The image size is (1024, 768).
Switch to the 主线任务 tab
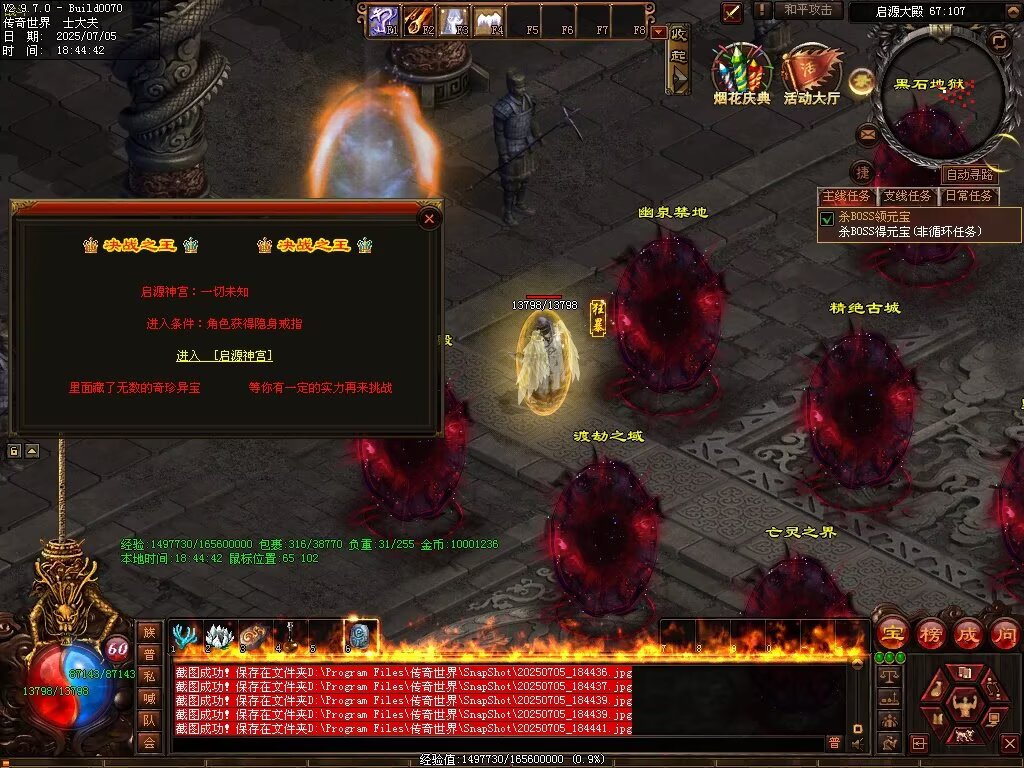point(846,196)
